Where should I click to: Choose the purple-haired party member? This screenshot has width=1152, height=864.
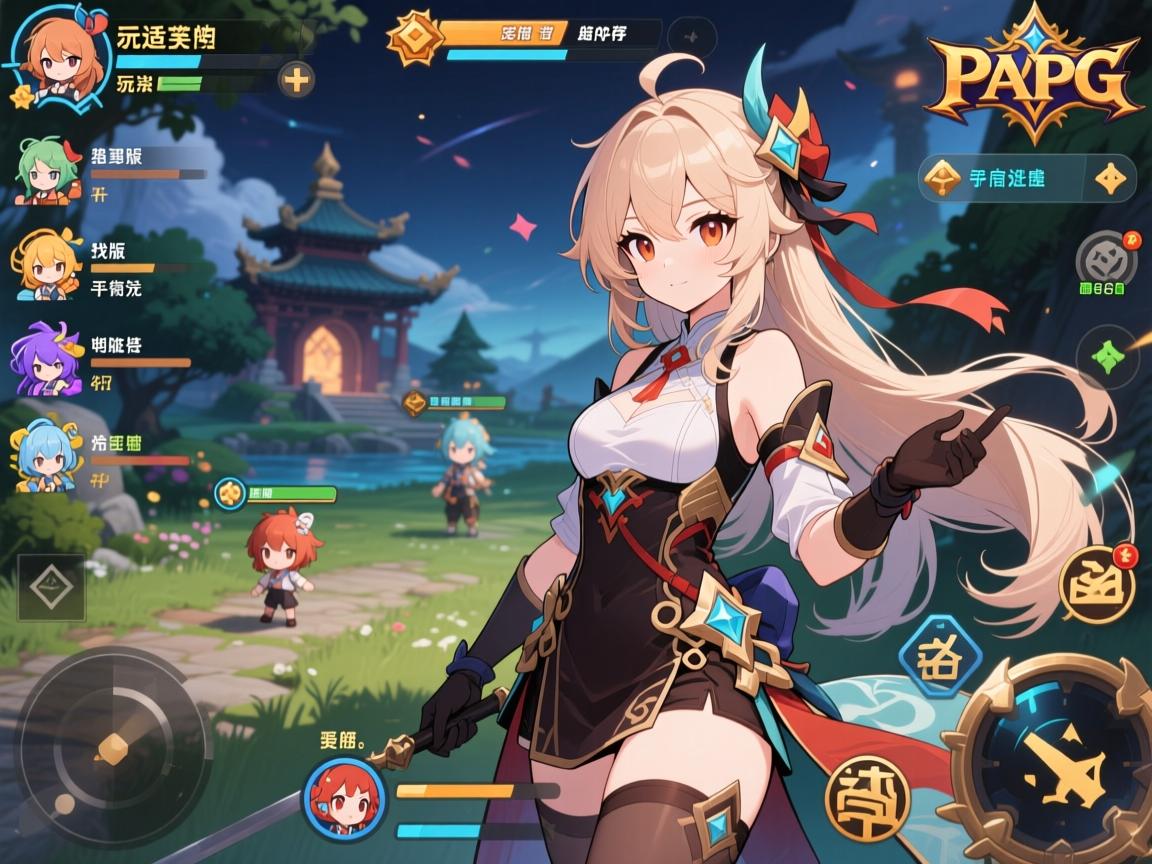coord(46,360)
